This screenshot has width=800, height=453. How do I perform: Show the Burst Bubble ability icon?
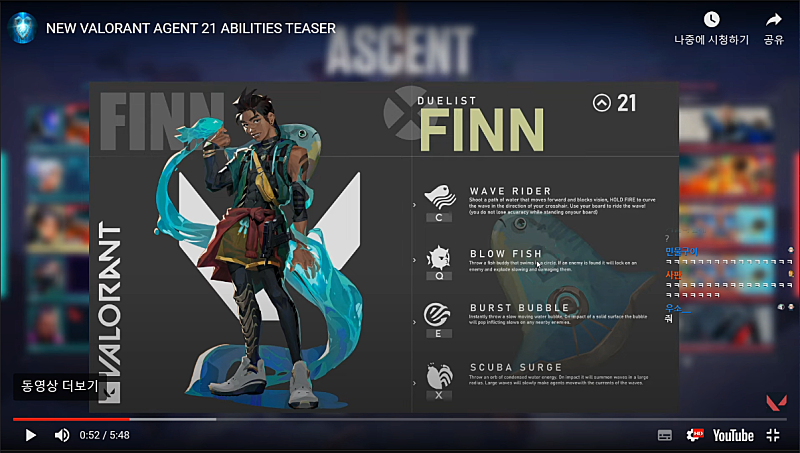438,312
